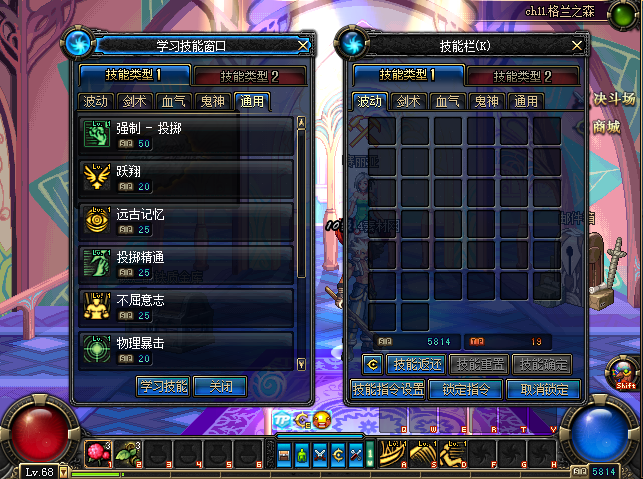Select the 通用 tab in the skill bar window
643x479 pixels.
click(x=526, y=101)
